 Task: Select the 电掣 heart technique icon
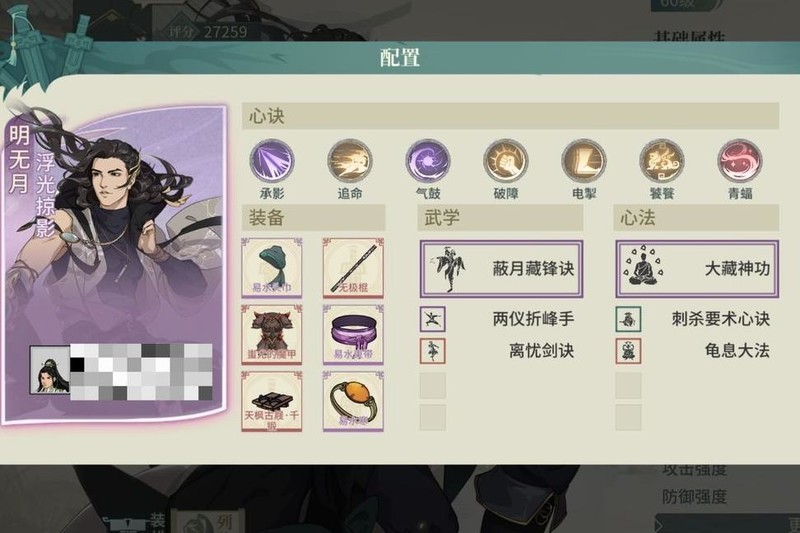coord(583,160)
